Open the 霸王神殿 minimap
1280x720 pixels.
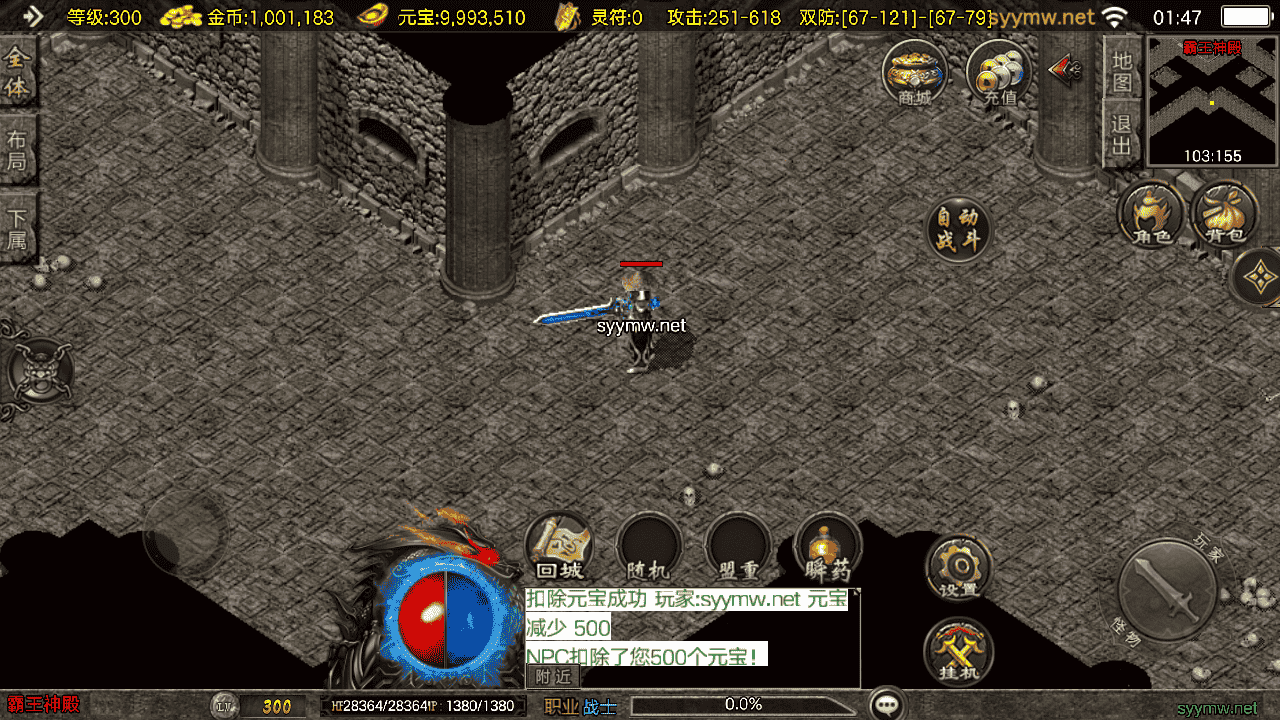click(x=1212, y=100)
